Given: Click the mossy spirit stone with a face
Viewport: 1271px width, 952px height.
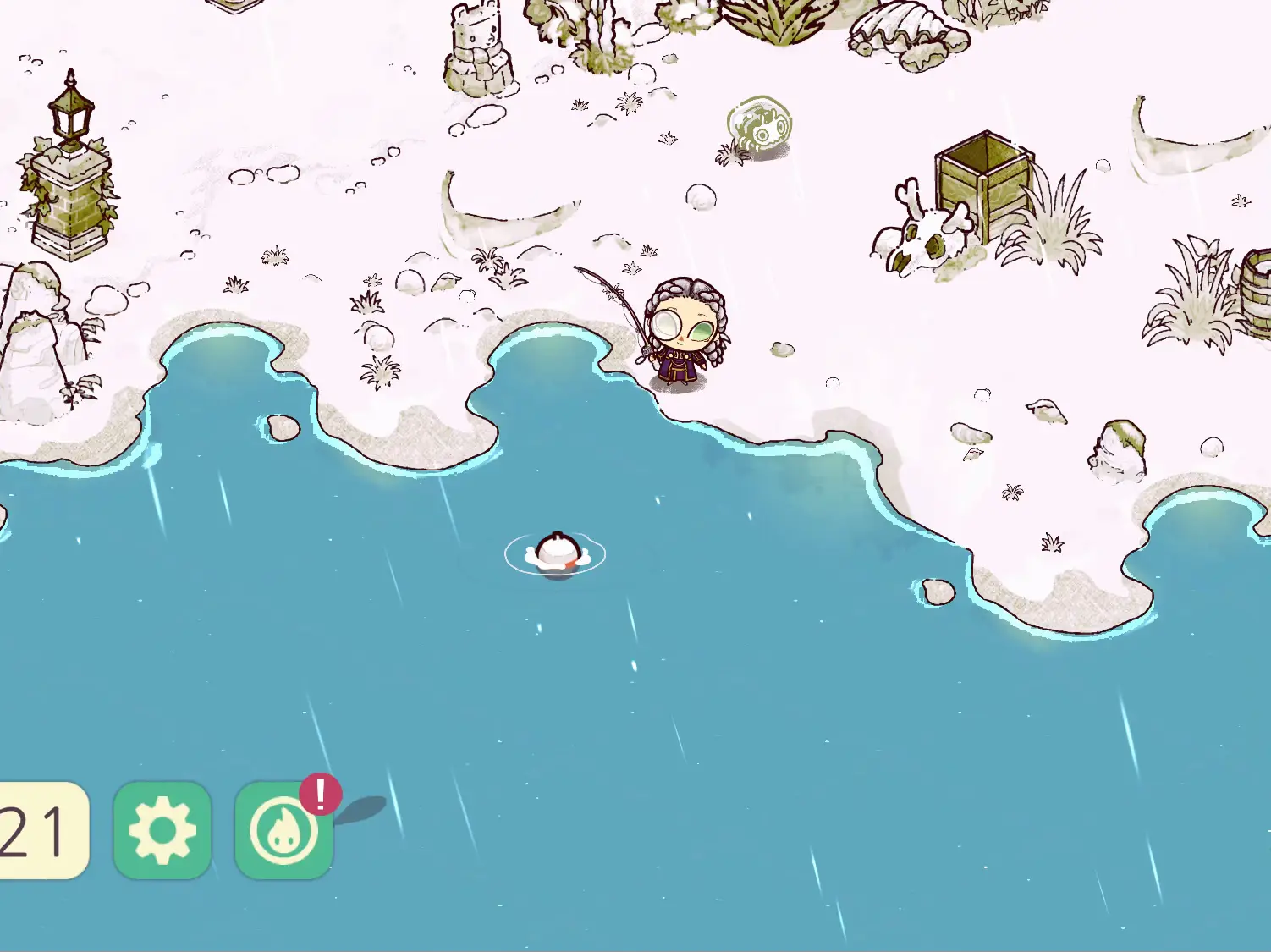Looking at the screenshot, I should coord(757,123).
